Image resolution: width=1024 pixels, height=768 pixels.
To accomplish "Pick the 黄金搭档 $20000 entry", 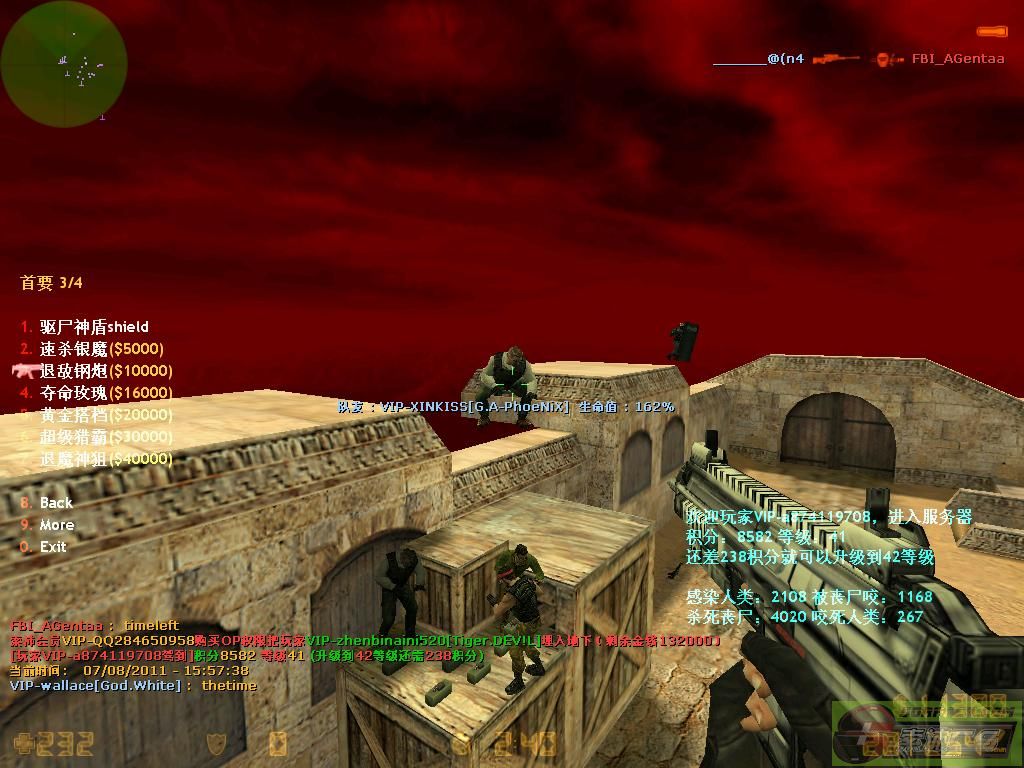I will [105, 415].
